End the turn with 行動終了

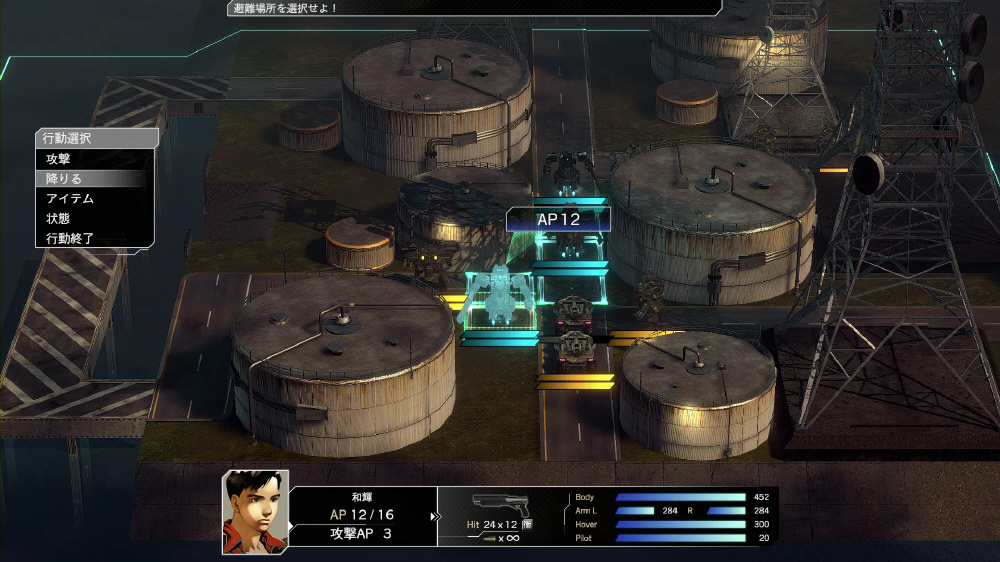[70, 239]
